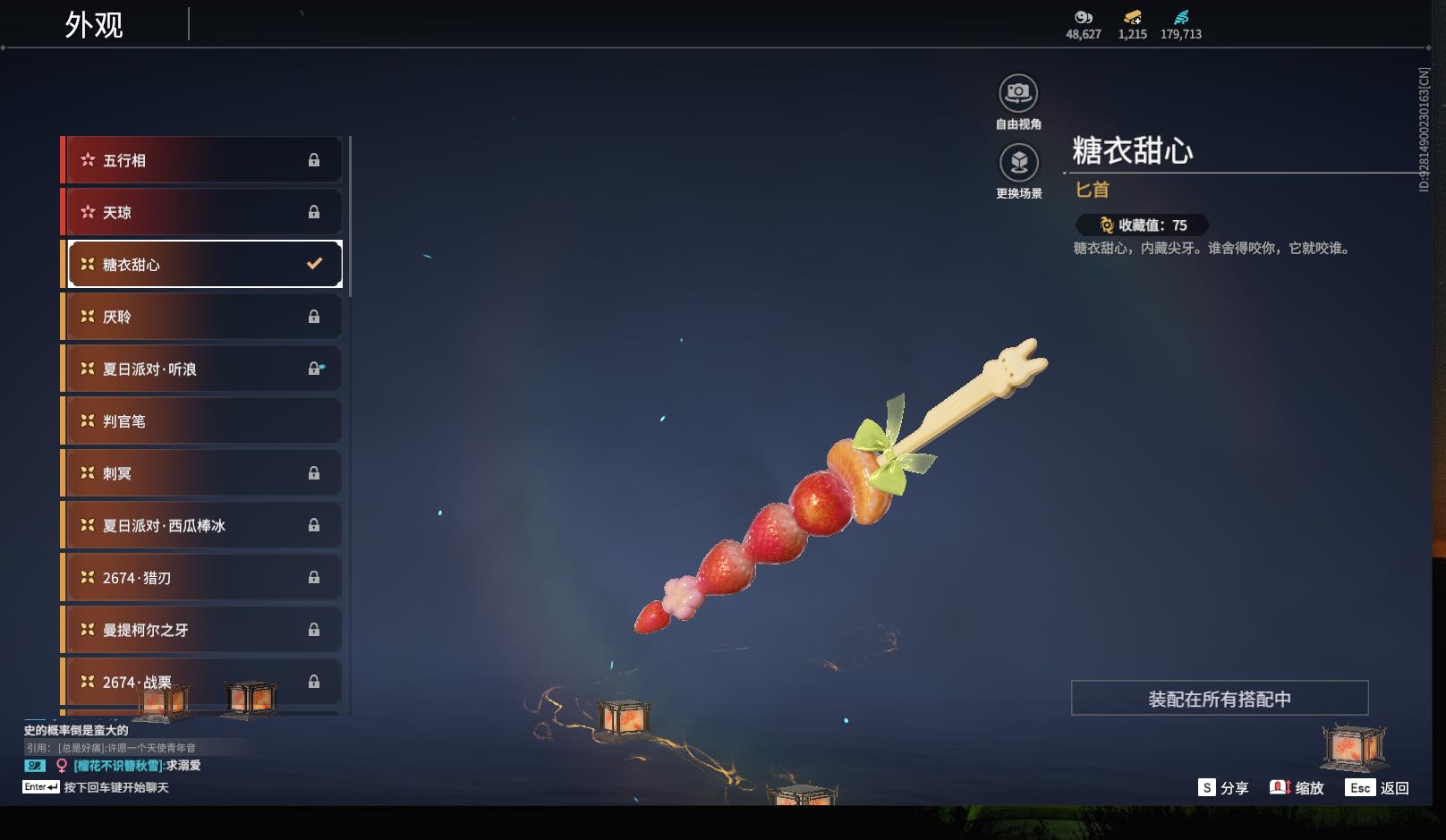Share the skin with 分享
The width and height of the screenshot is (1446, 840).
[x=1223, y=788]
